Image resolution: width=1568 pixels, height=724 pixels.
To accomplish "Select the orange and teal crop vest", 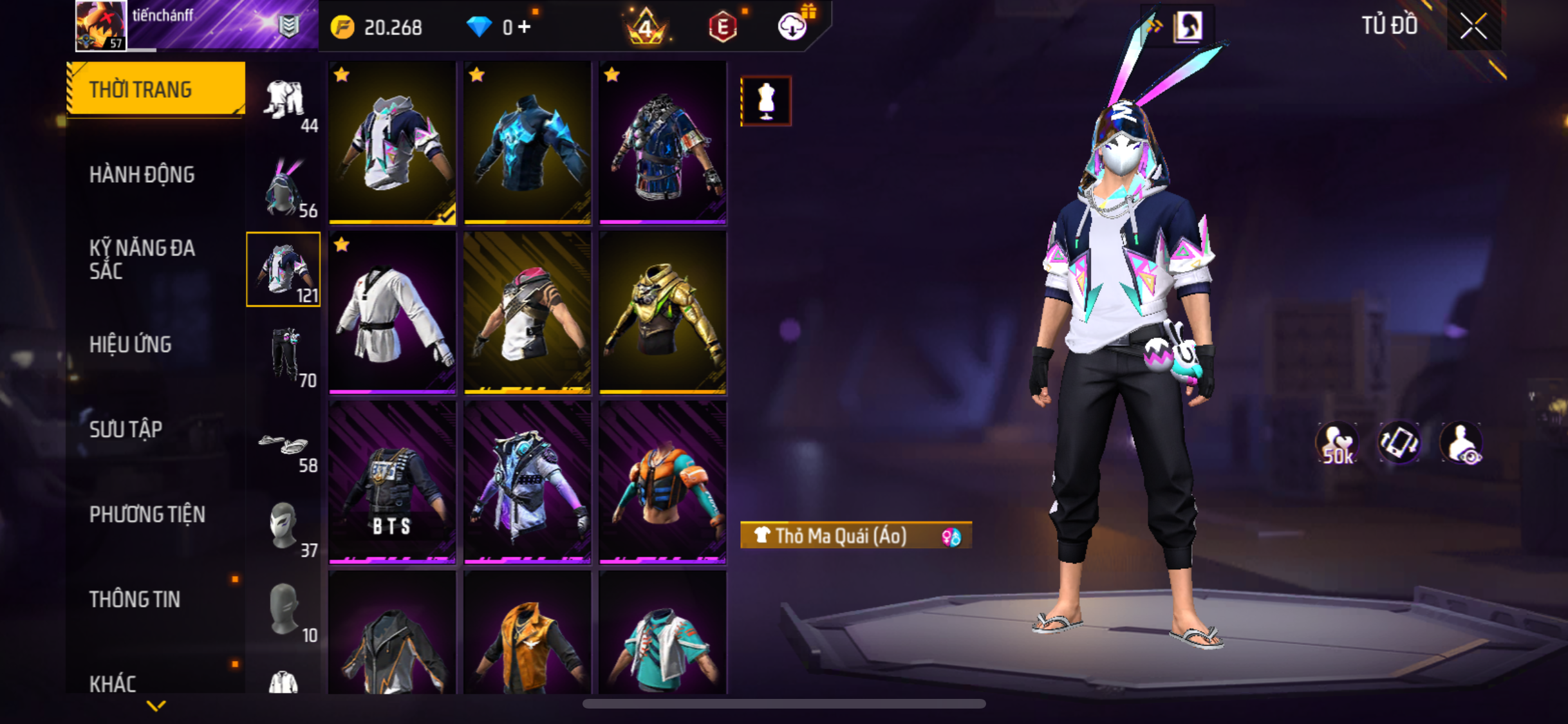I will pyautogui.click(x=662, y=483).
